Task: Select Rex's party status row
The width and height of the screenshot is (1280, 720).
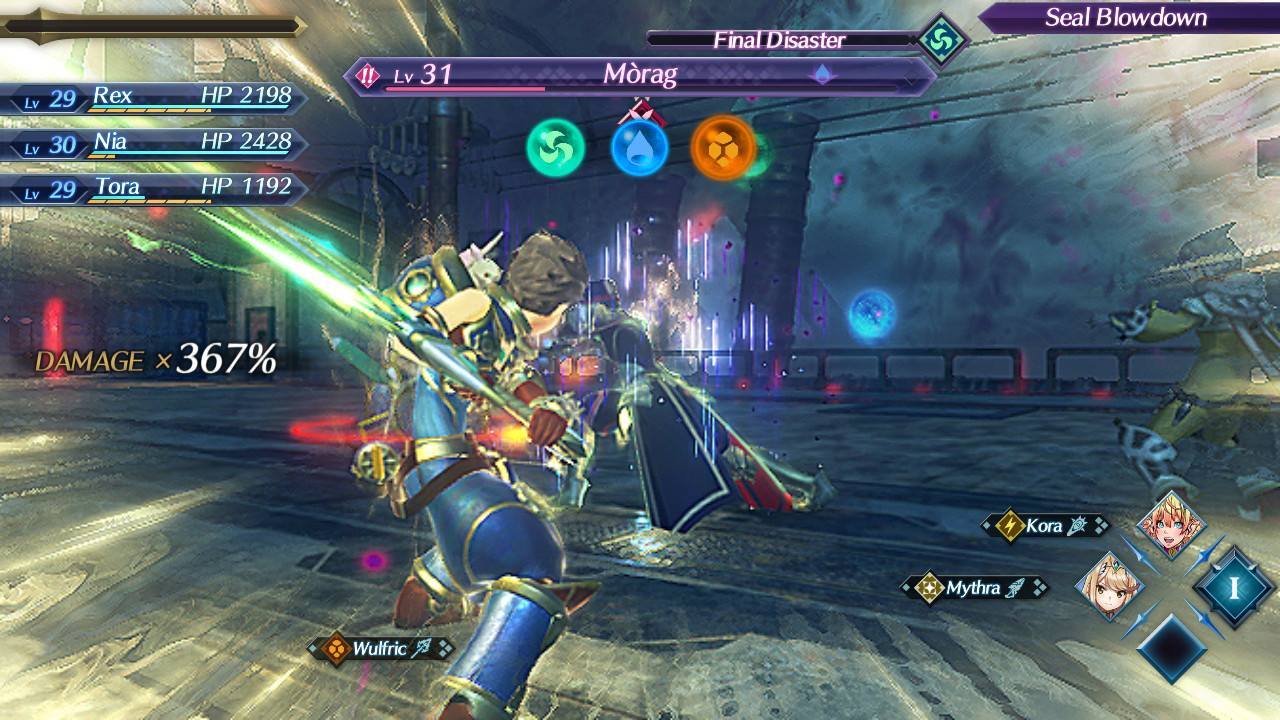Action: click(x=155, y=98)
